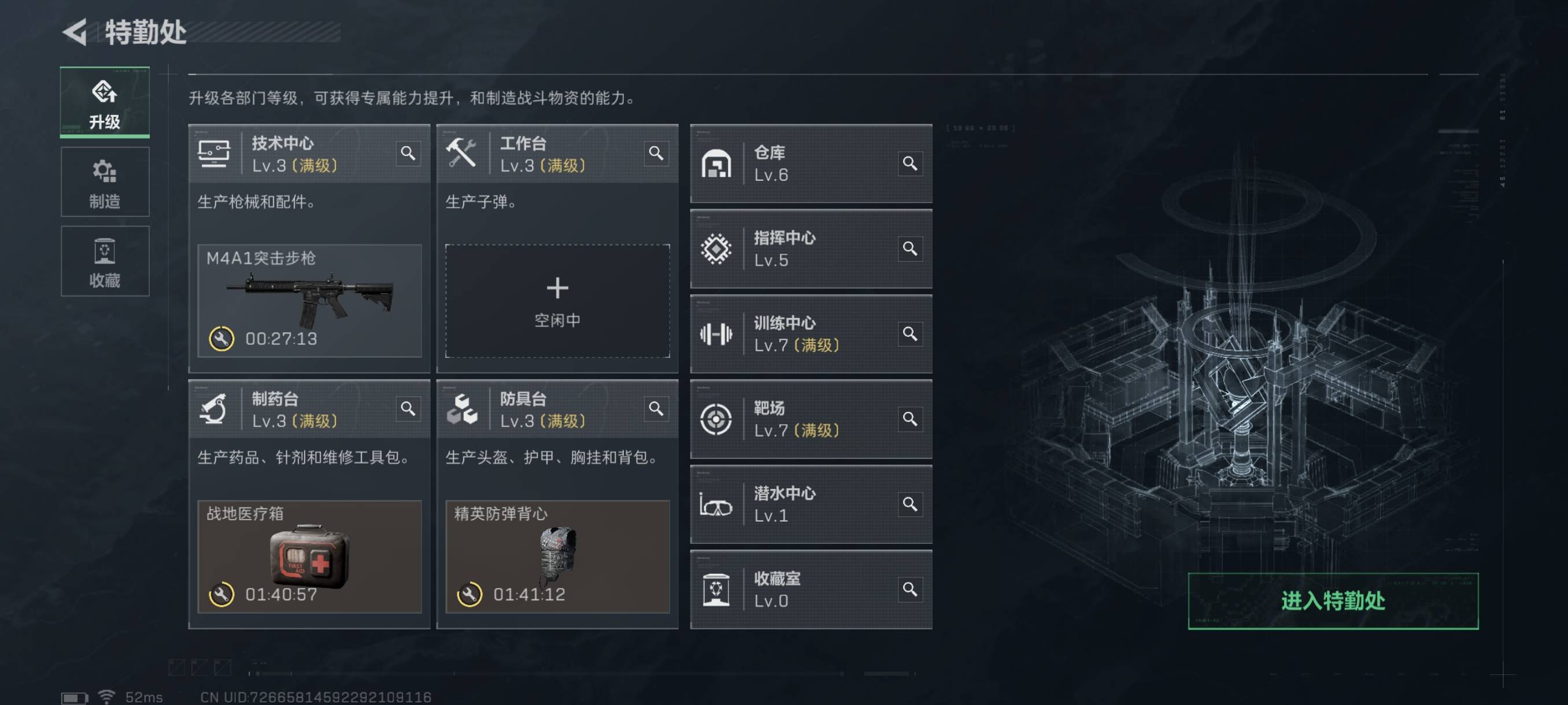This screenshot has height=705, width=1568.
Task: Switch to the 升级 tab
Action: pyautogui.click(x=105, y=102)
